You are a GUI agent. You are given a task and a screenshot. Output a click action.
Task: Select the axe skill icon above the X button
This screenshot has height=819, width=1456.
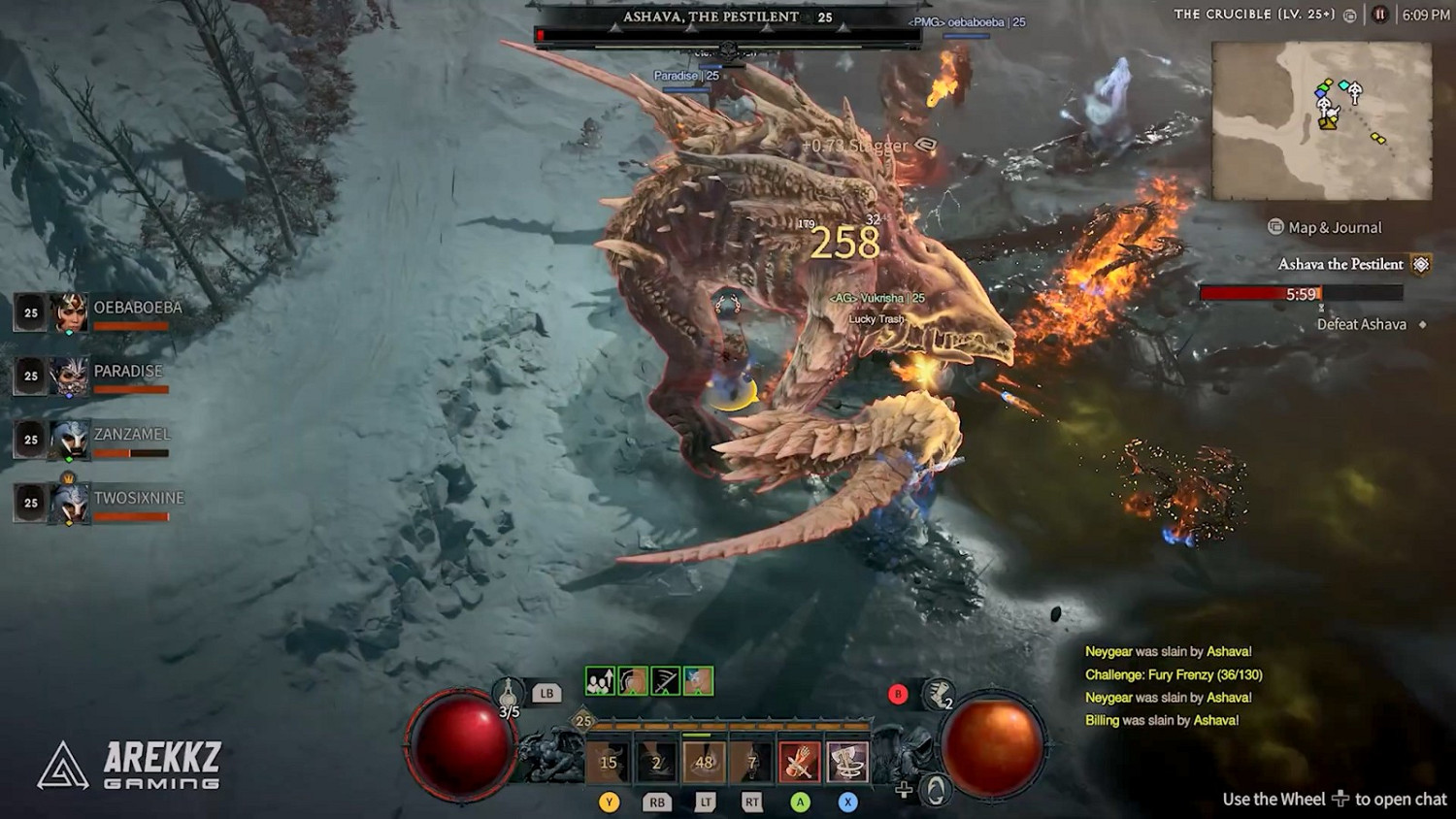point(845,761)
